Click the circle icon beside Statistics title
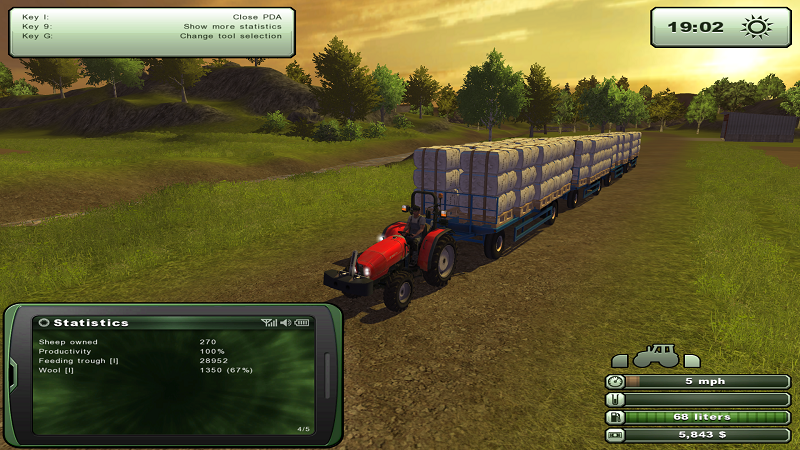The height and width of the screenshot is (450, 800). (44, 323)
